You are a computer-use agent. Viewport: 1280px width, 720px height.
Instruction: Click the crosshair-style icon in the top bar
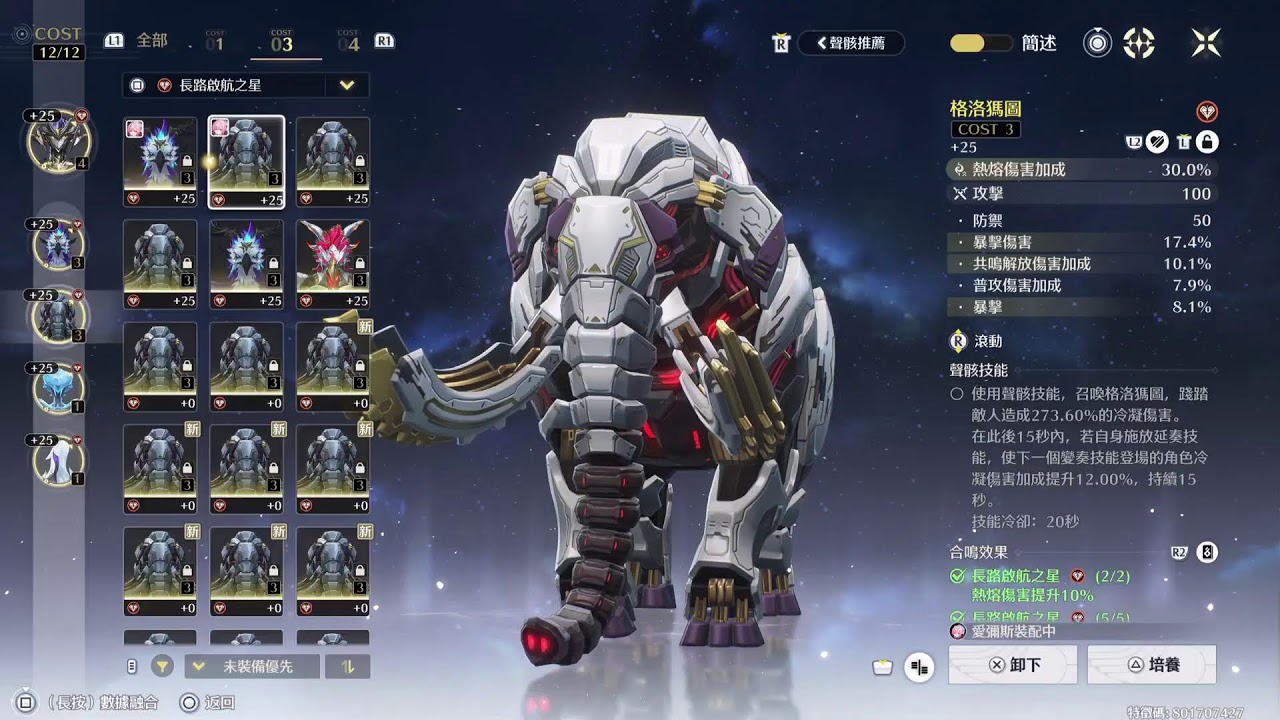[1139, 43]
